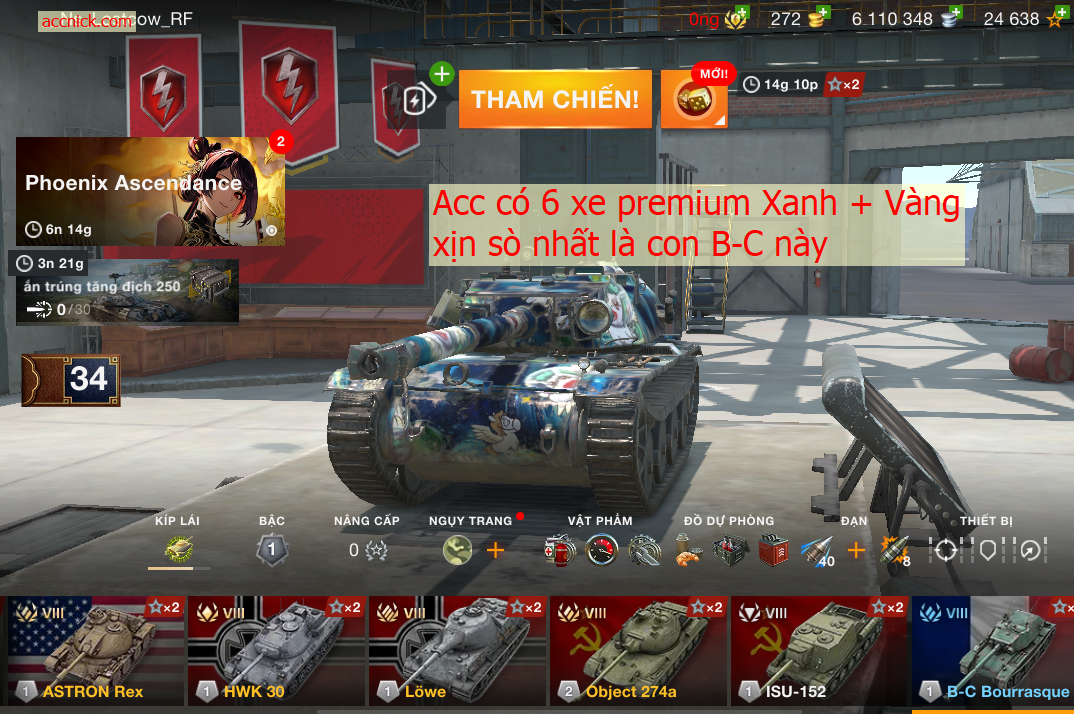
Task: Open the VẬT PHẨM consumables slots
Action: point(601,549)
